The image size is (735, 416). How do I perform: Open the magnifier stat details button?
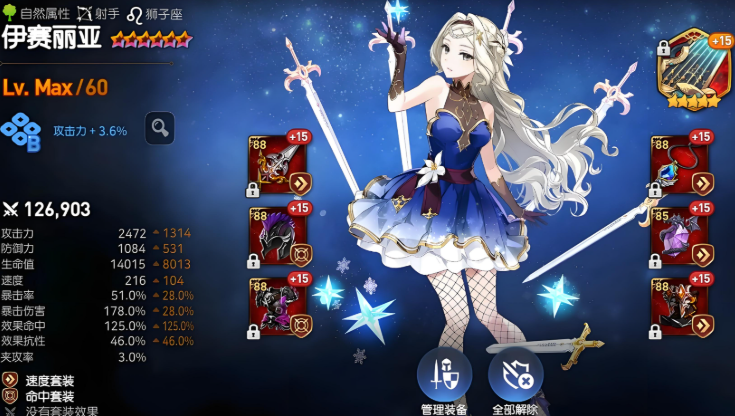pyautogui.click(x=159, y=128)
